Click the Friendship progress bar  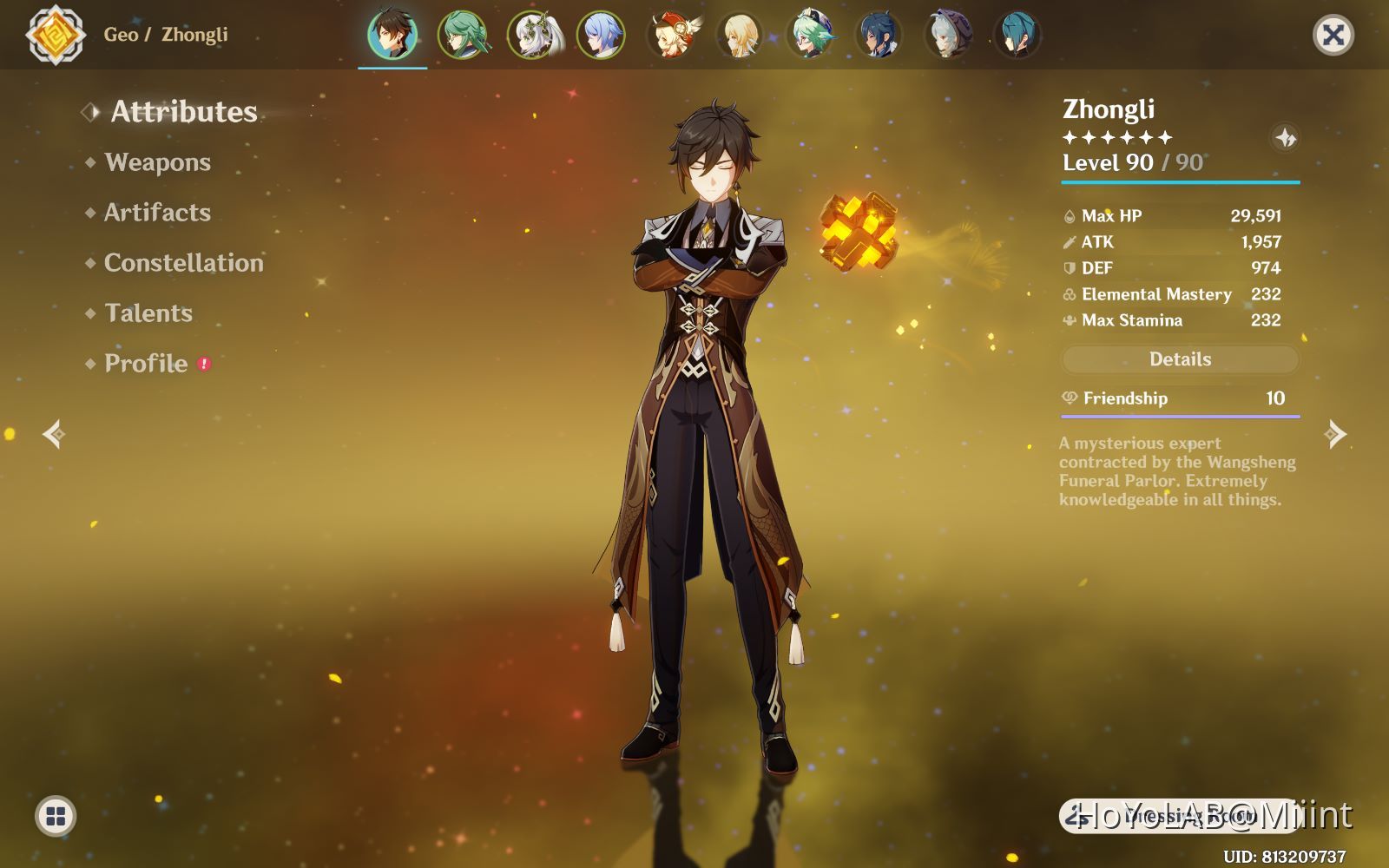coord(1179,416)
